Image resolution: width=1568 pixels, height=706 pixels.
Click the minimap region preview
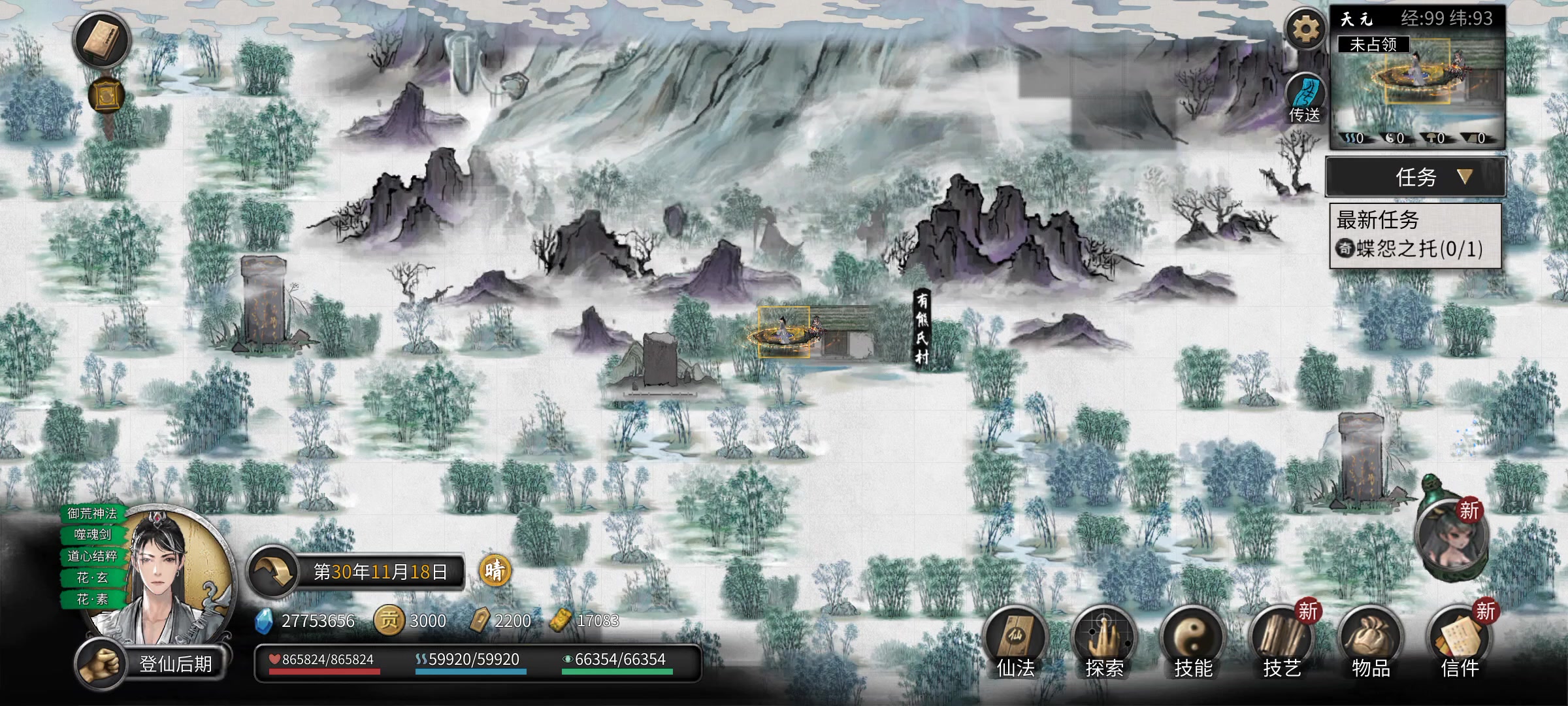1418,85
